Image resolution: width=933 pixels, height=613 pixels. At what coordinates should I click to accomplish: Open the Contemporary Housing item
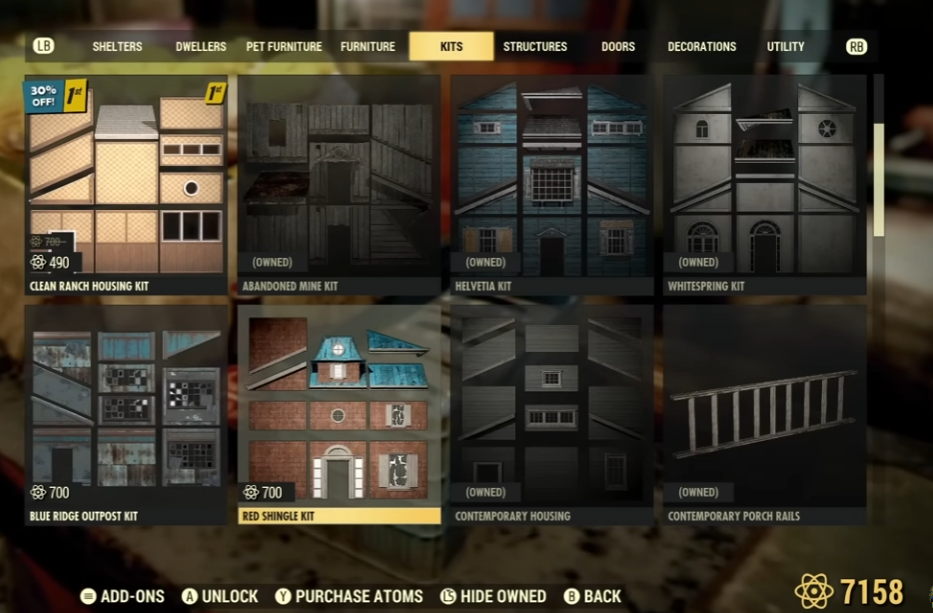tap(552, 415)
